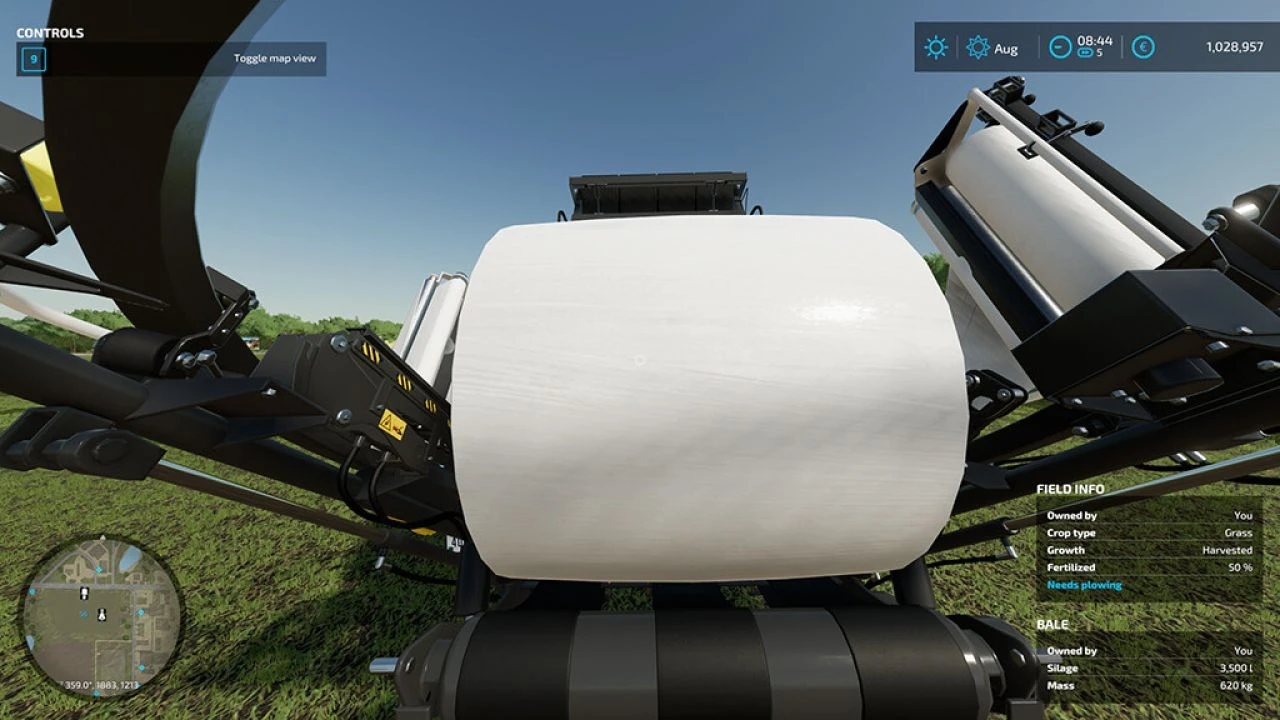
Task: Expand the BALE panel header
Action: click(x=1052, y=624)
